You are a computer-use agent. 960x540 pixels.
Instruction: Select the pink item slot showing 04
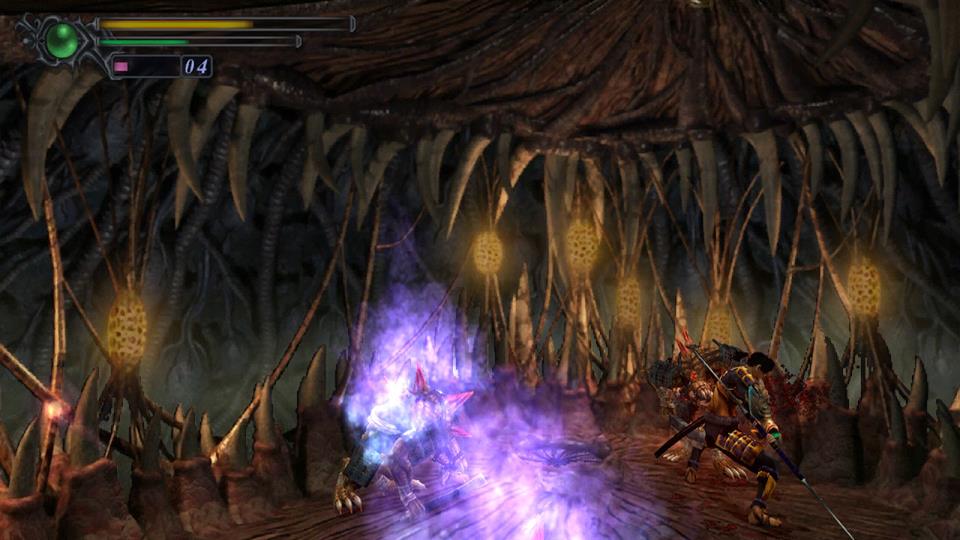coord(160,67)
